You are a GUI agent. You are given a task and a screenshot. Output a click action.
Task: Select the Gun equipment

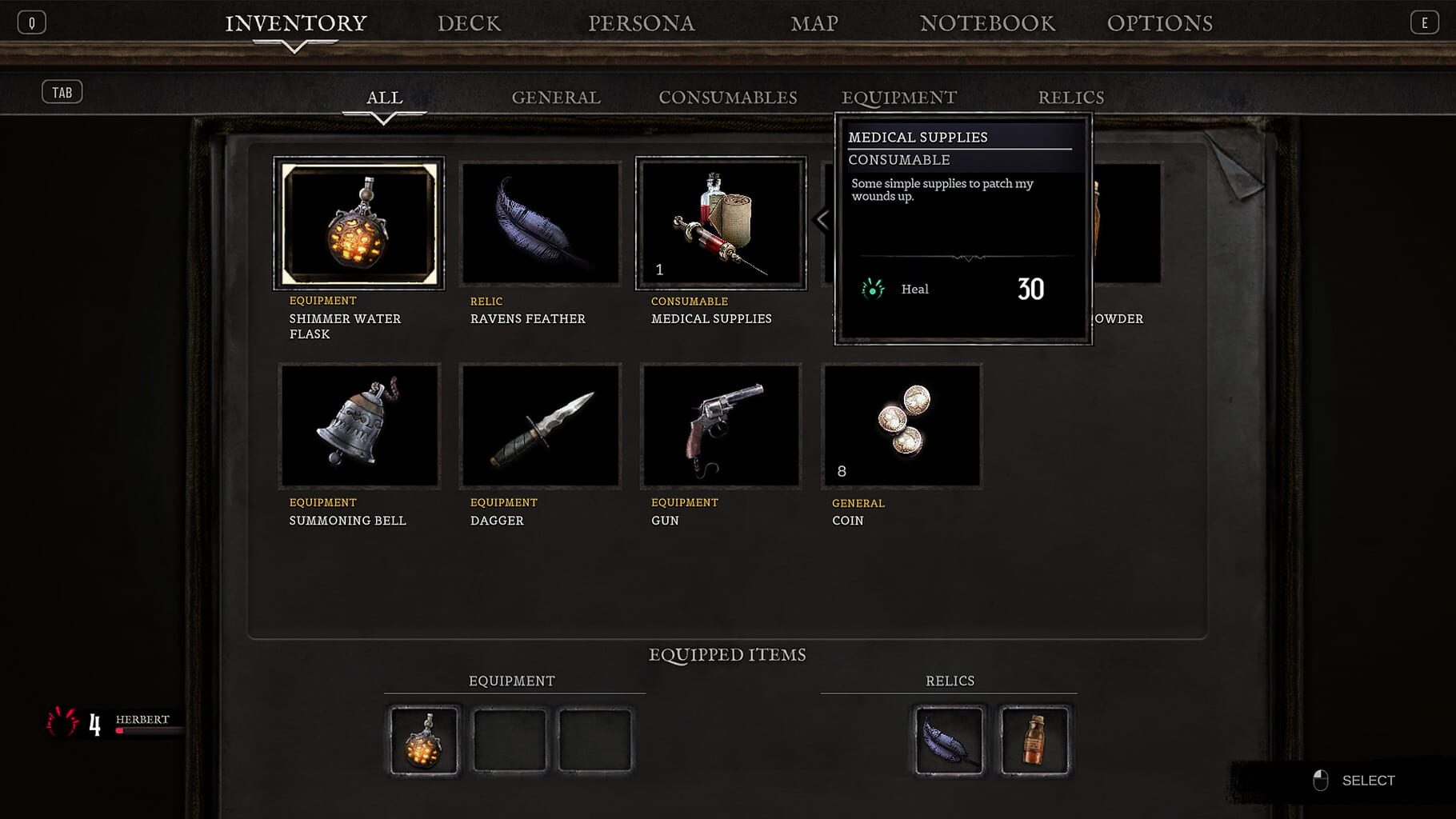(719, 425)
